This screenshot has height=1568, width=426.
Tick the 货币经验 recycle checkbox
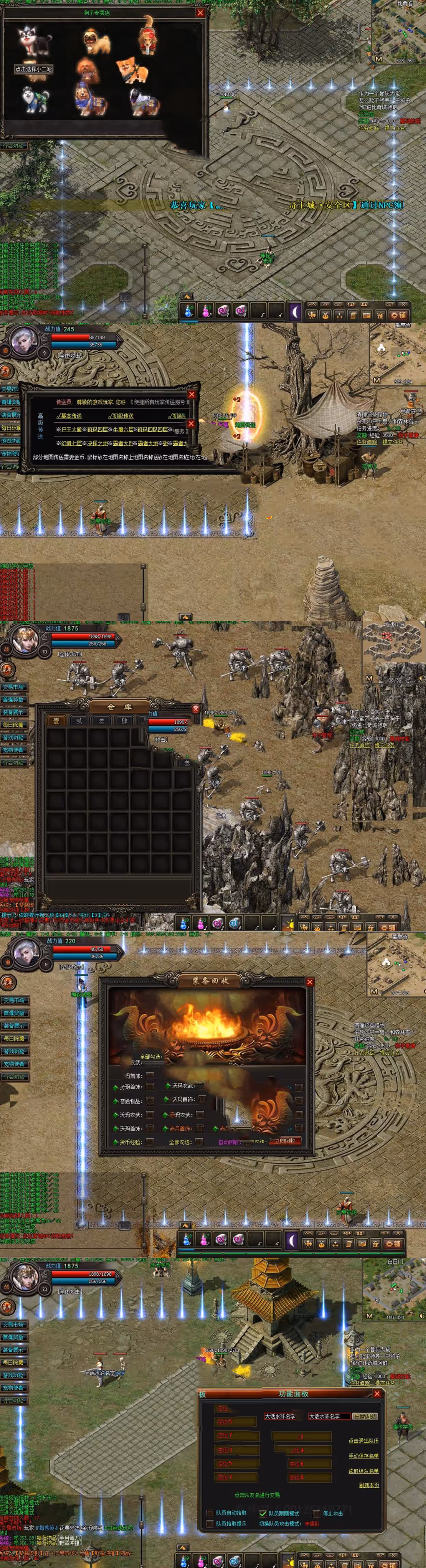[150, 1141]
